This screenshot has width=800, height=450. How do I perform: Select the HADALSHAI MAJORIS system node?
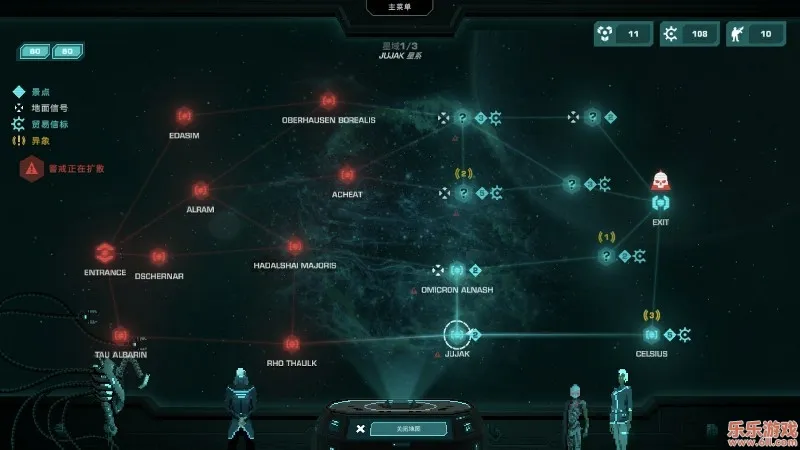pyautogui.click(x=294, y=246)
